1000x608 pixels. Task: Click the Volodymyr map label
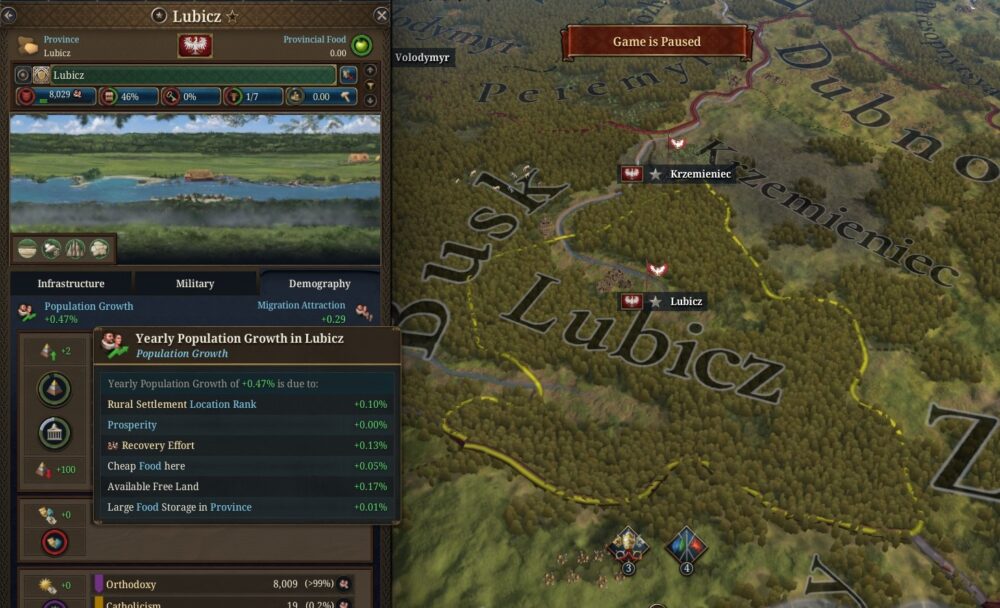[x=423, y=57]
